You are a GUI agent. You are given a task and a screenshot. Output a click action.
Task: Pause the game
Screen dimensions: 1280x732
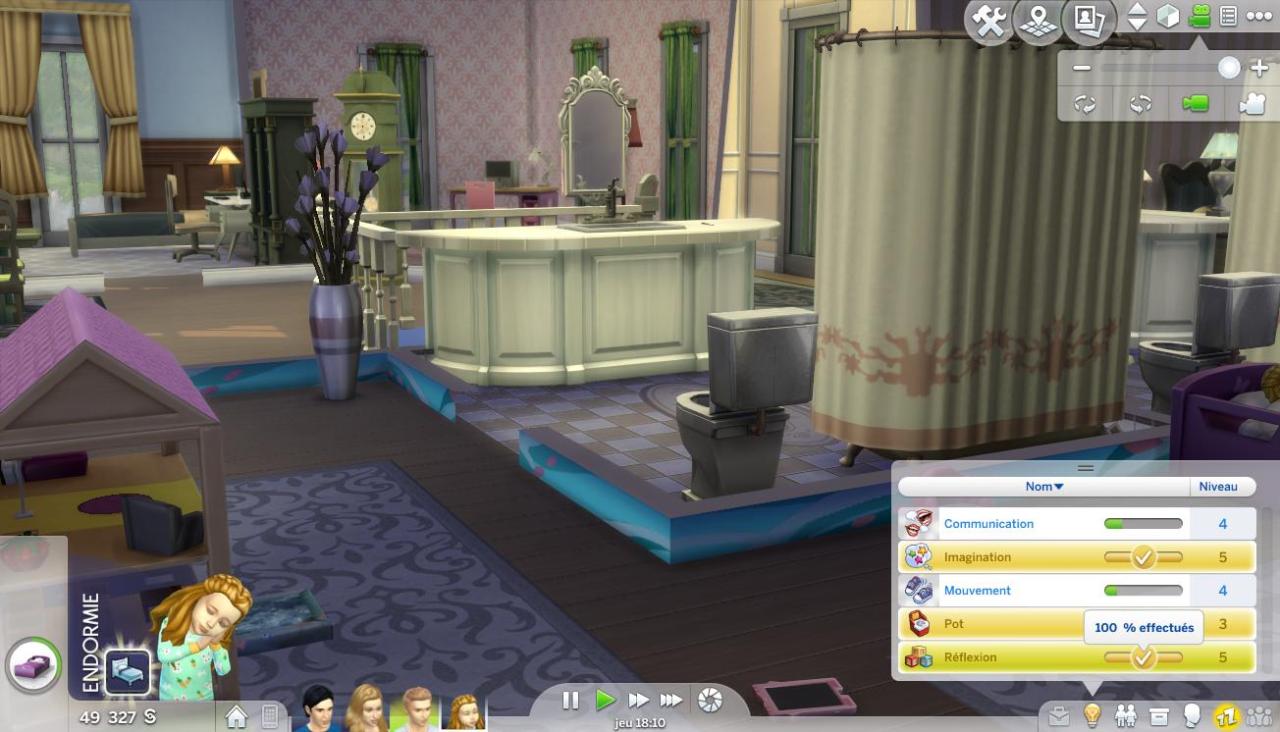click(x=570, y=700)
